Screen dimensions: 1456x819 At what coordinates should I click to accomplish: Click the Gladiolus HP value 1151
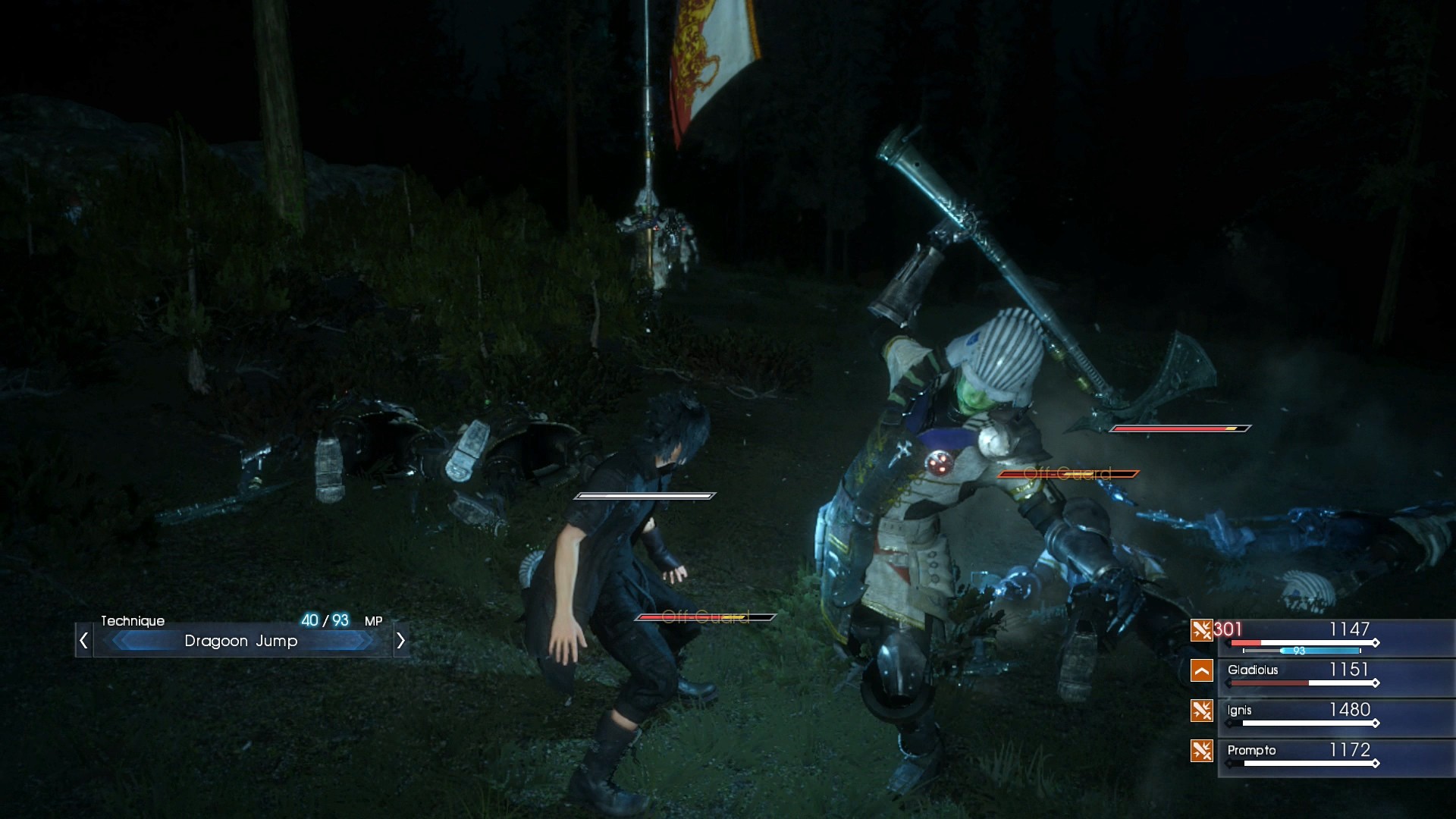[x=1348, y=670]
